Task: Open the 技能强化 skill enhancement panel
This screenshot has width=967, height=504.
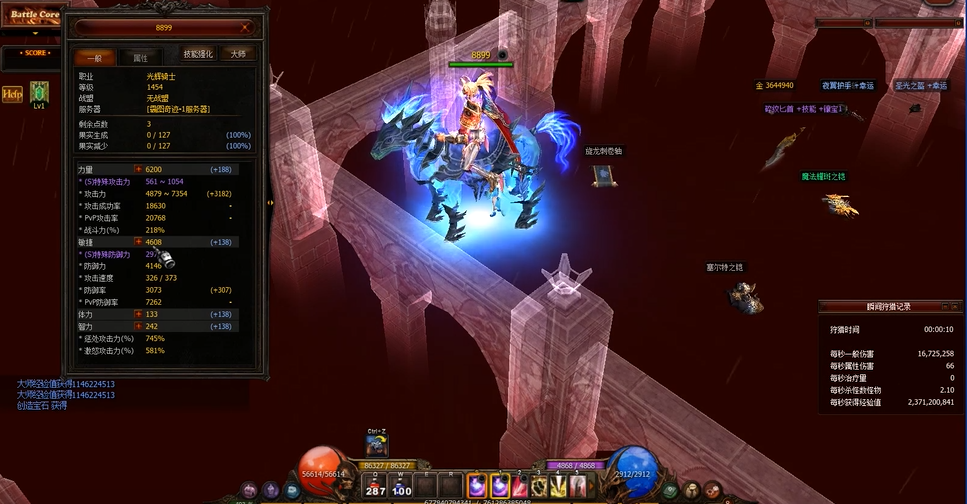Action: pos(198,54)
